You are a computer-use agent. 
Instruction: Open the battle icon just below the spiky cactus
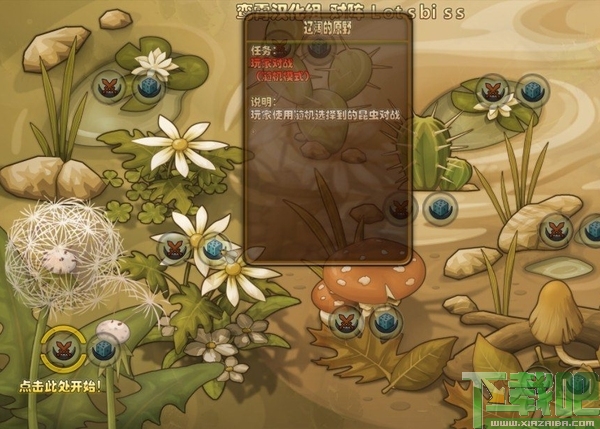[401, 208]
